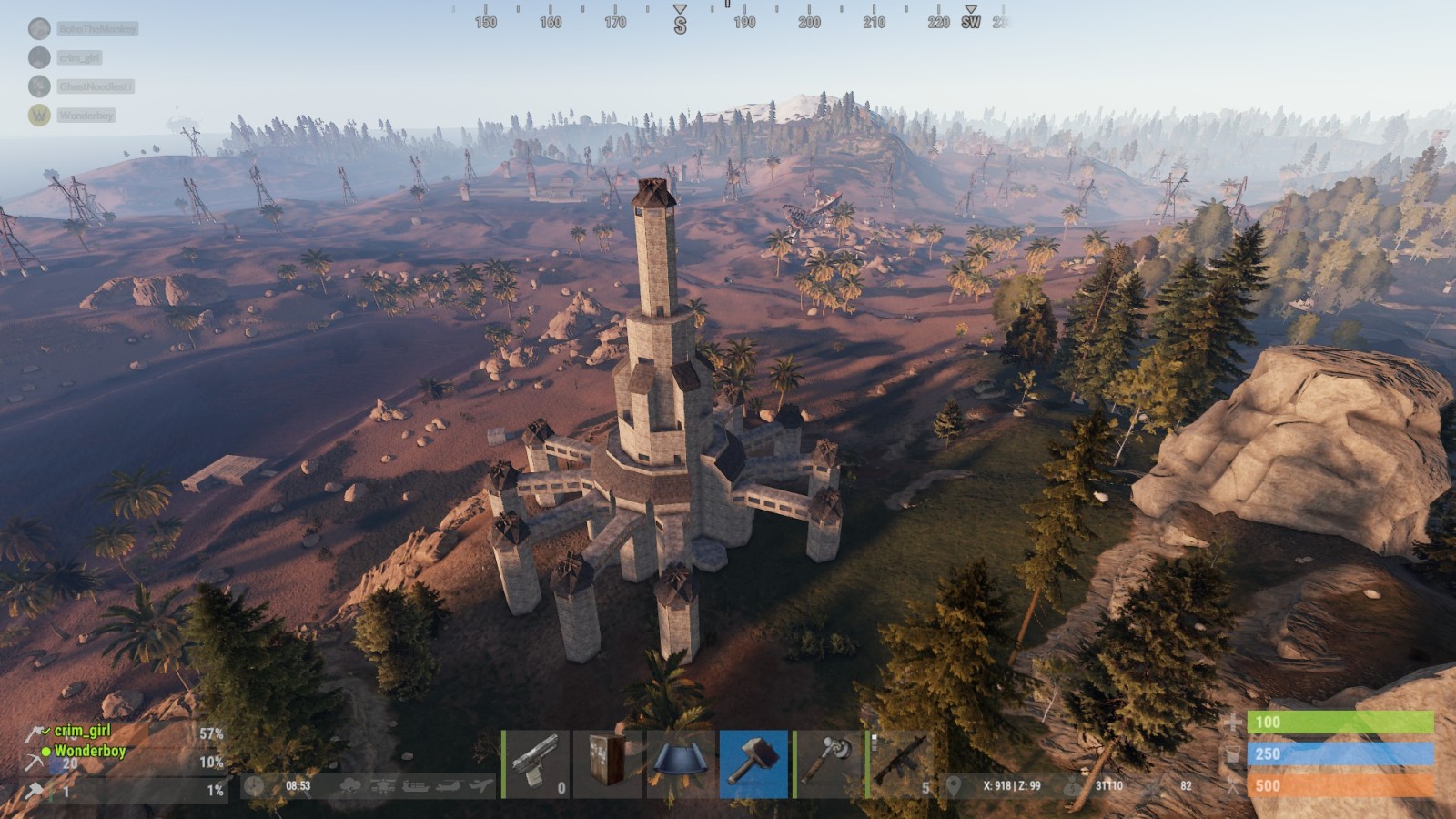The width and height of the screenshot is (1456, 819).
Task: Click GhostNoodles in the voice overlay
Action: pos(95,86)
